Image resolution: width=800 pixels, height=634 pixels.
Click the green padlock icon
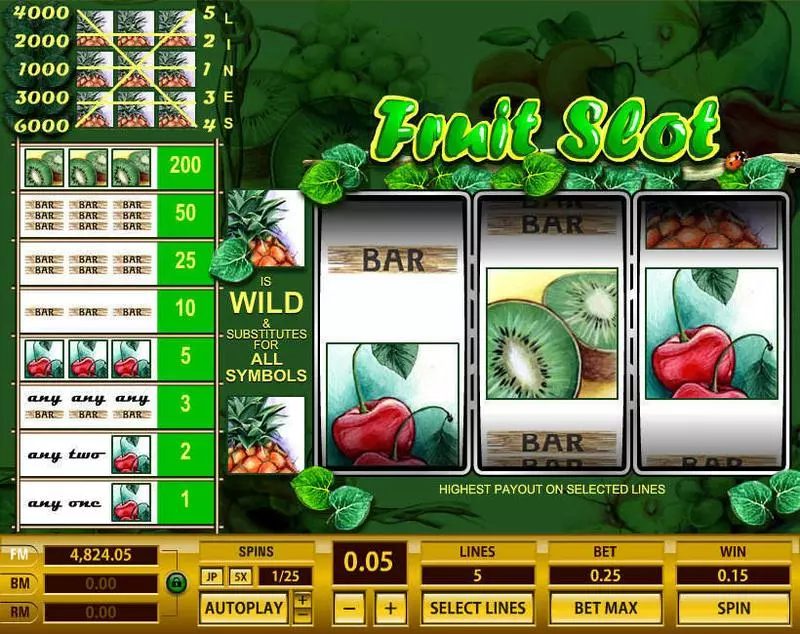click(x=177, y=582)
